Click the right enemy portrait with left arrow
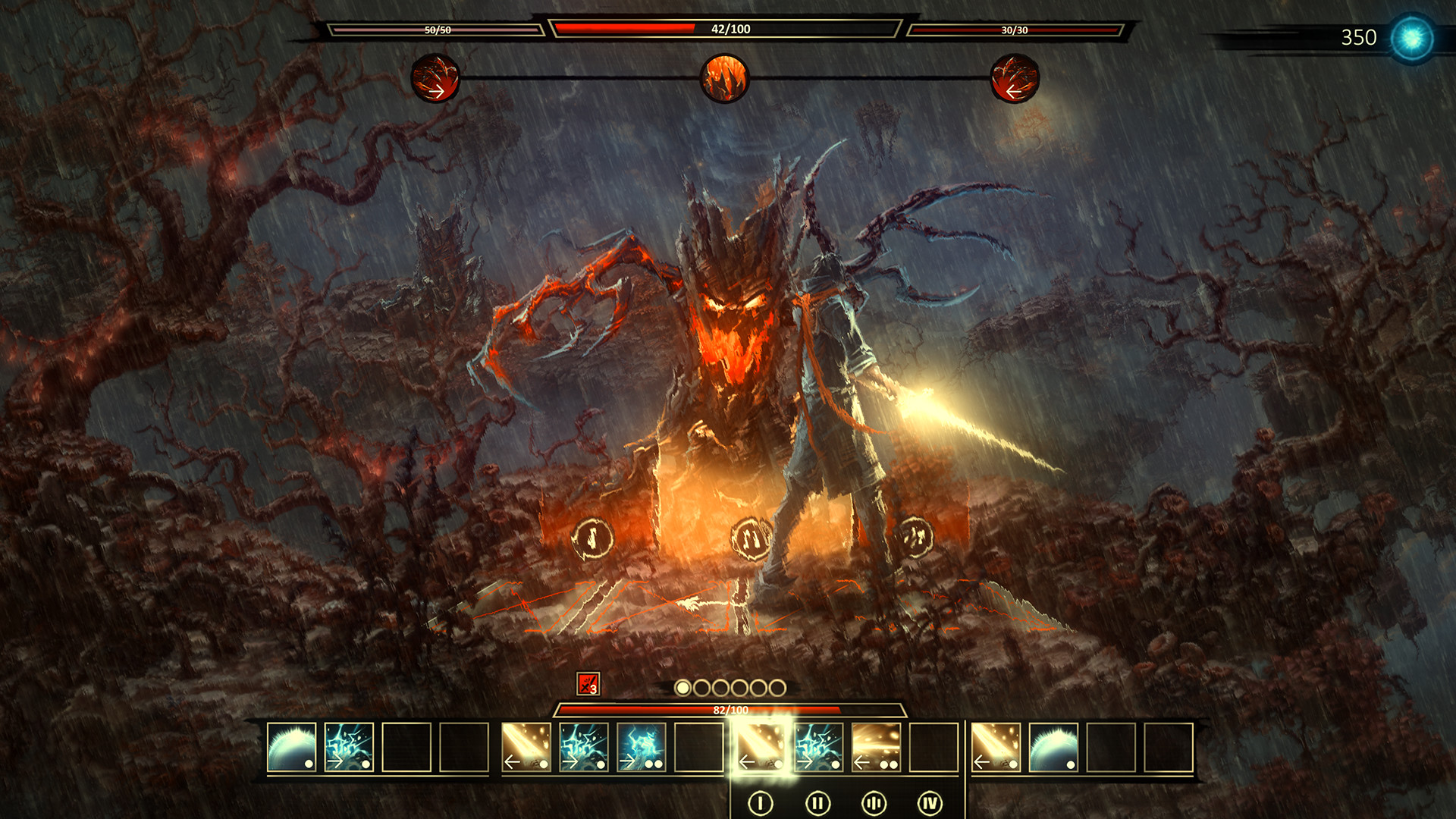Screen dimensions: 1456x819 (1014, 78)
